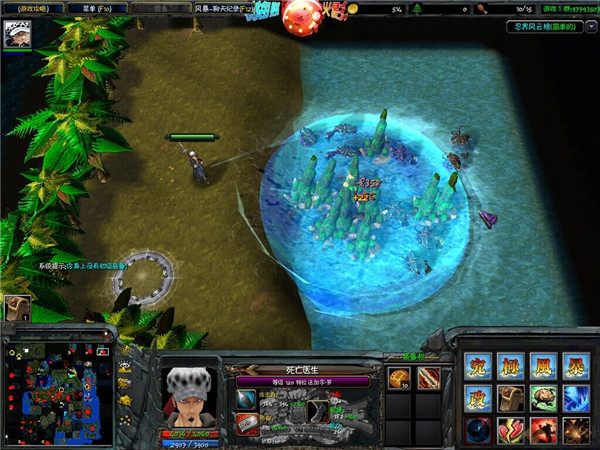Open the 菜单 (F10) menu
Image resolution: width=600 pixels, height=450 pixels.
(96, 8)
